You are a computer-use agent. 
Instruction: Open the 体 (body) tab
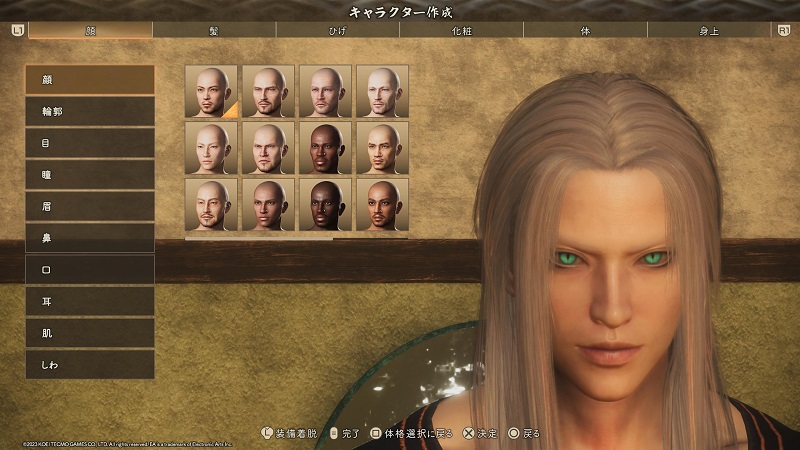[586, 30]
